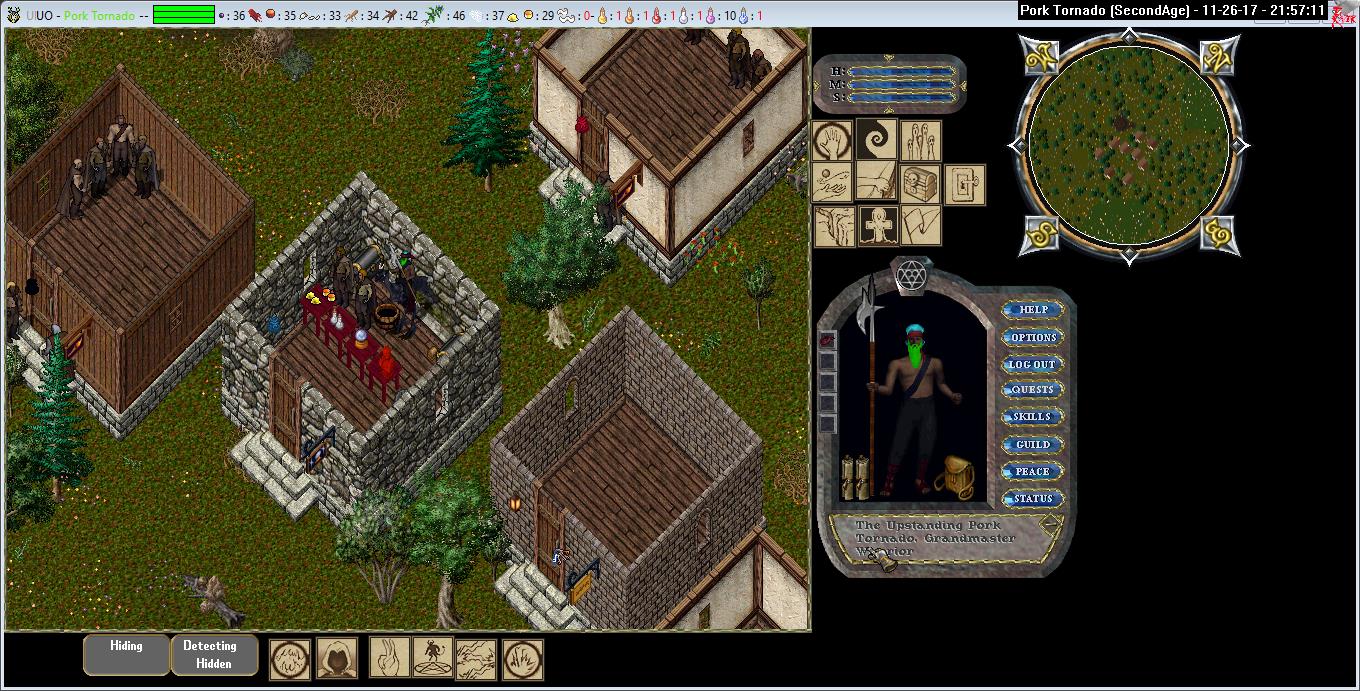Open the Options menu
1360x691 pixels.
(x=1033, y=337)
